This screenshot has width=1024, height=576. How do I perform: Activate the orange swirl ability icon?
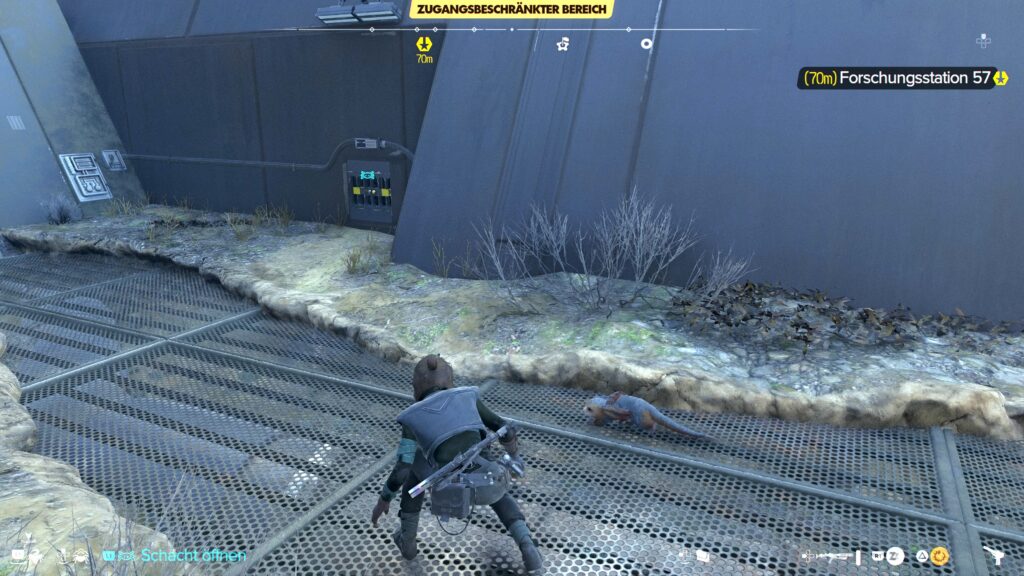[x=939, y=555]
